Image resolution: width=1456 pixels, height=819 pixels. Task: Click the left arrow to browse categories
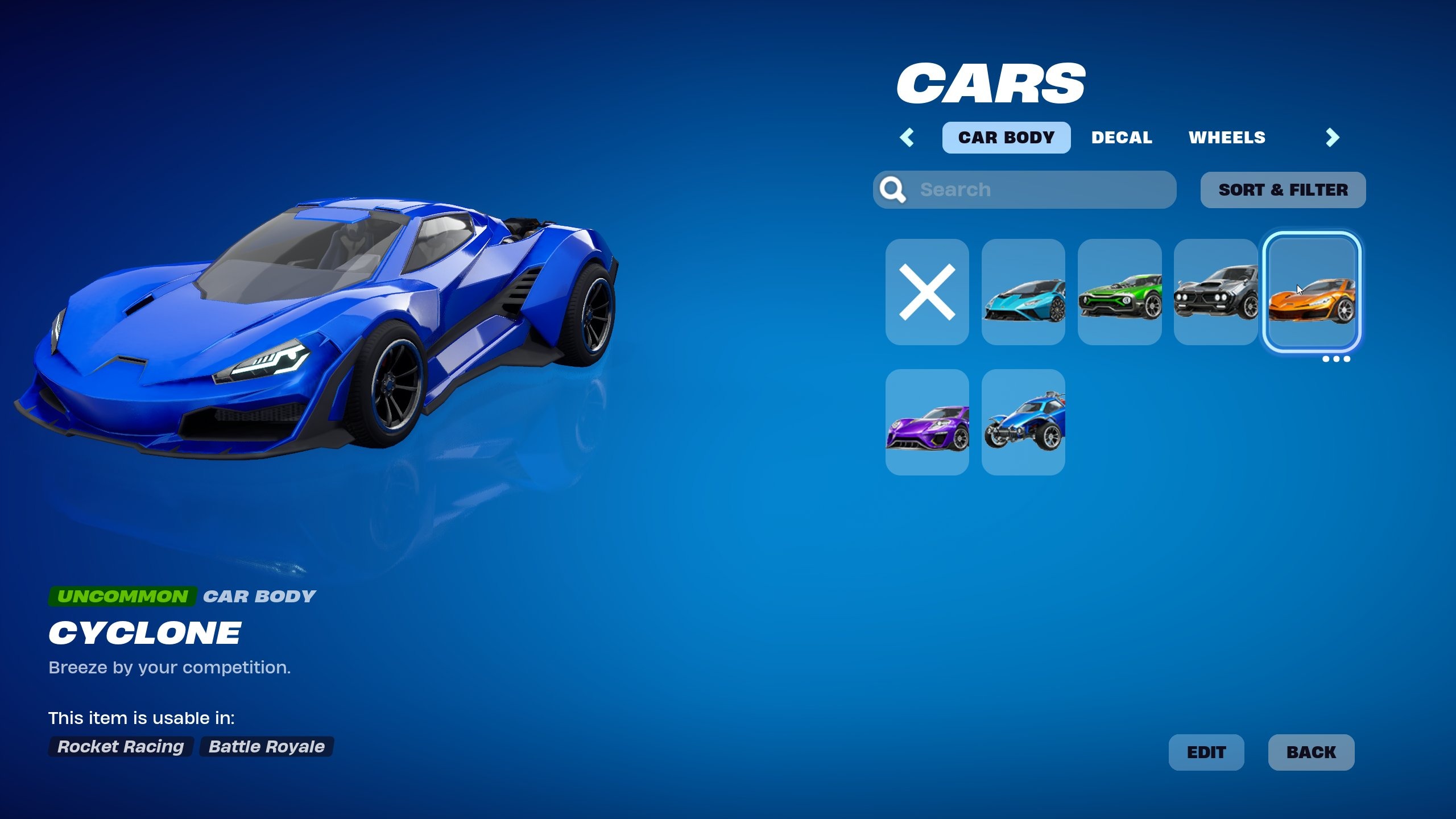coord(908,137)
